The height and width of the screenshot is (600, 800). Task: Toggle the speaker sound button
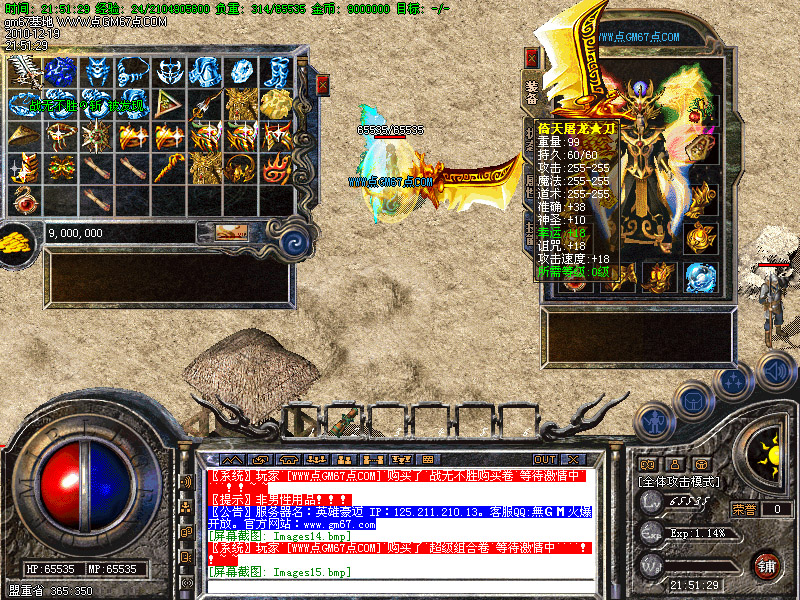click(775, 371)
